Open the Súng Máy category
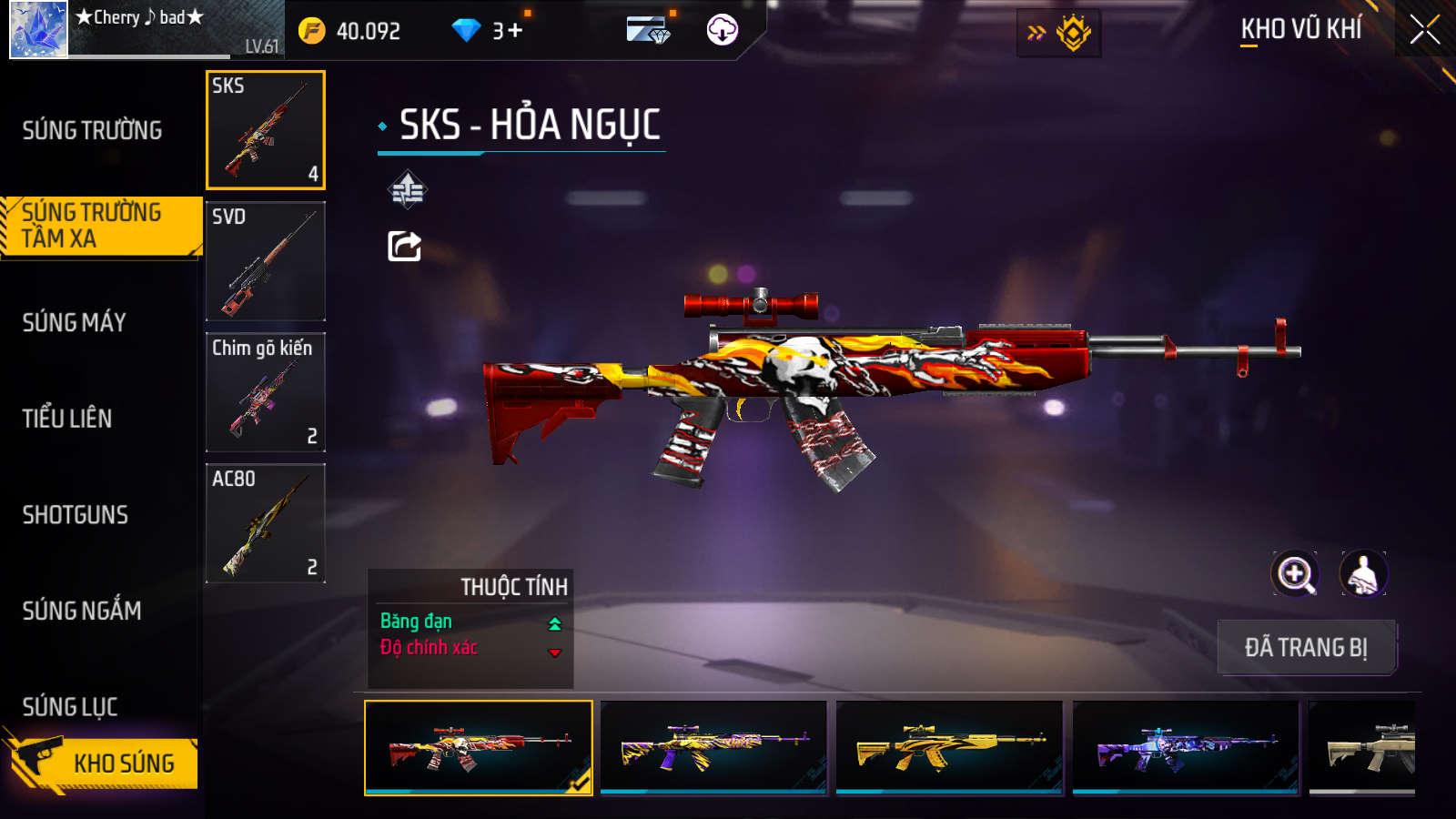 click(x=75, y=322)
